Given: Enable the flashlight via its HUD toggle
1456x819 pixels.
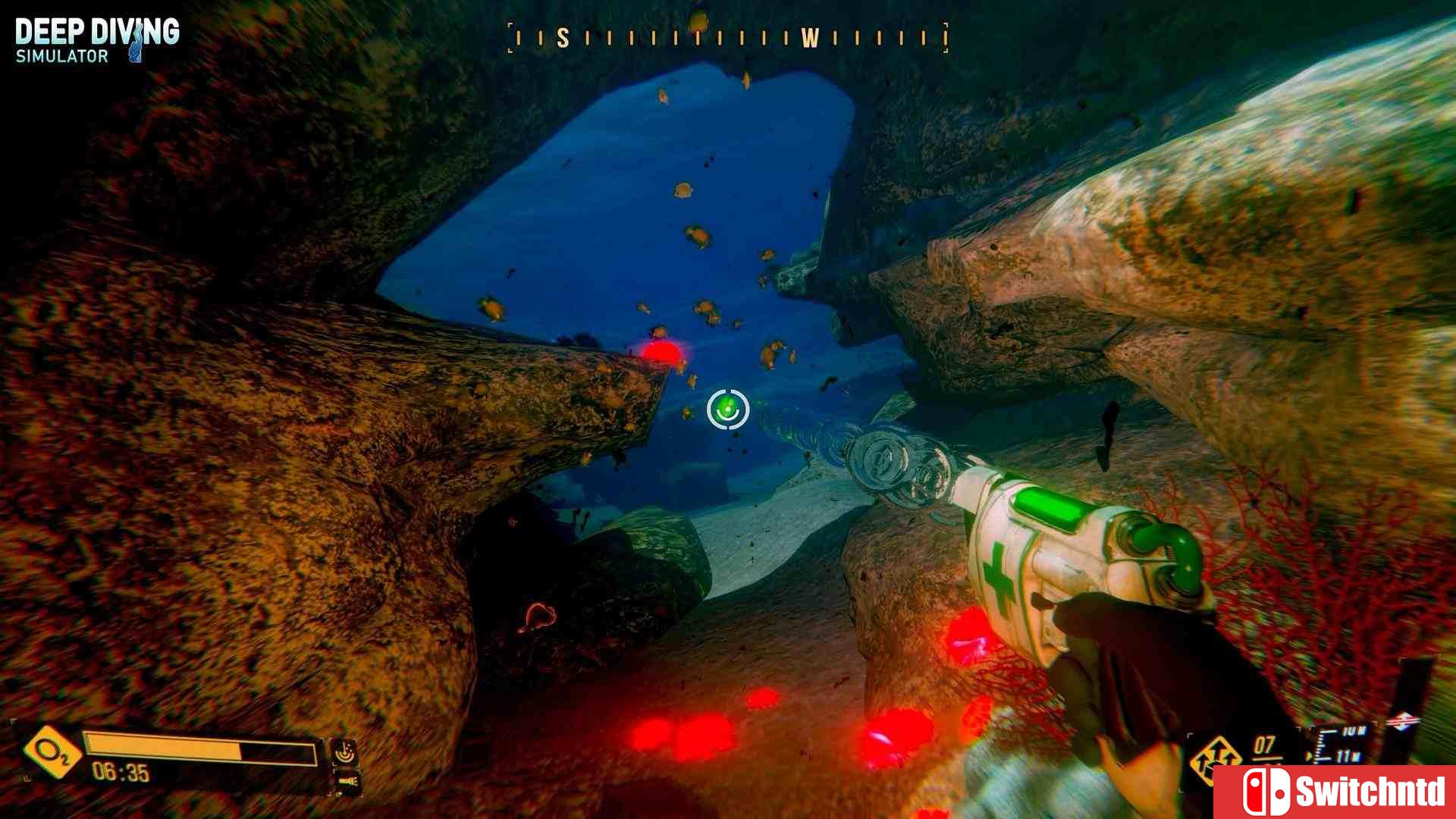Looking at the screenshot, I should pos(349,780).
